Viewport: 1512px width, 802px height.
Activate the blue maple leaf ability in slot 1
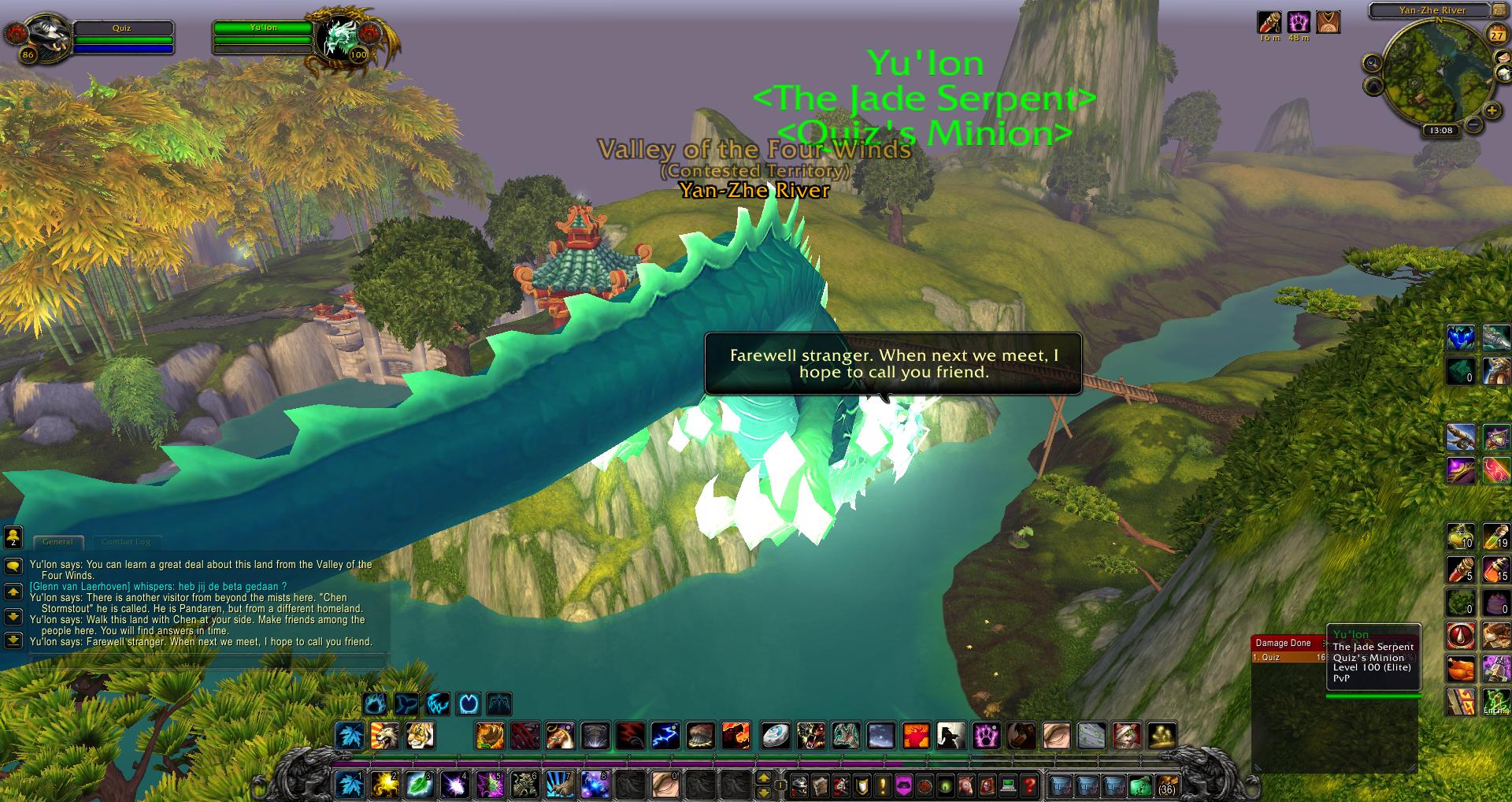click(349, 784)
